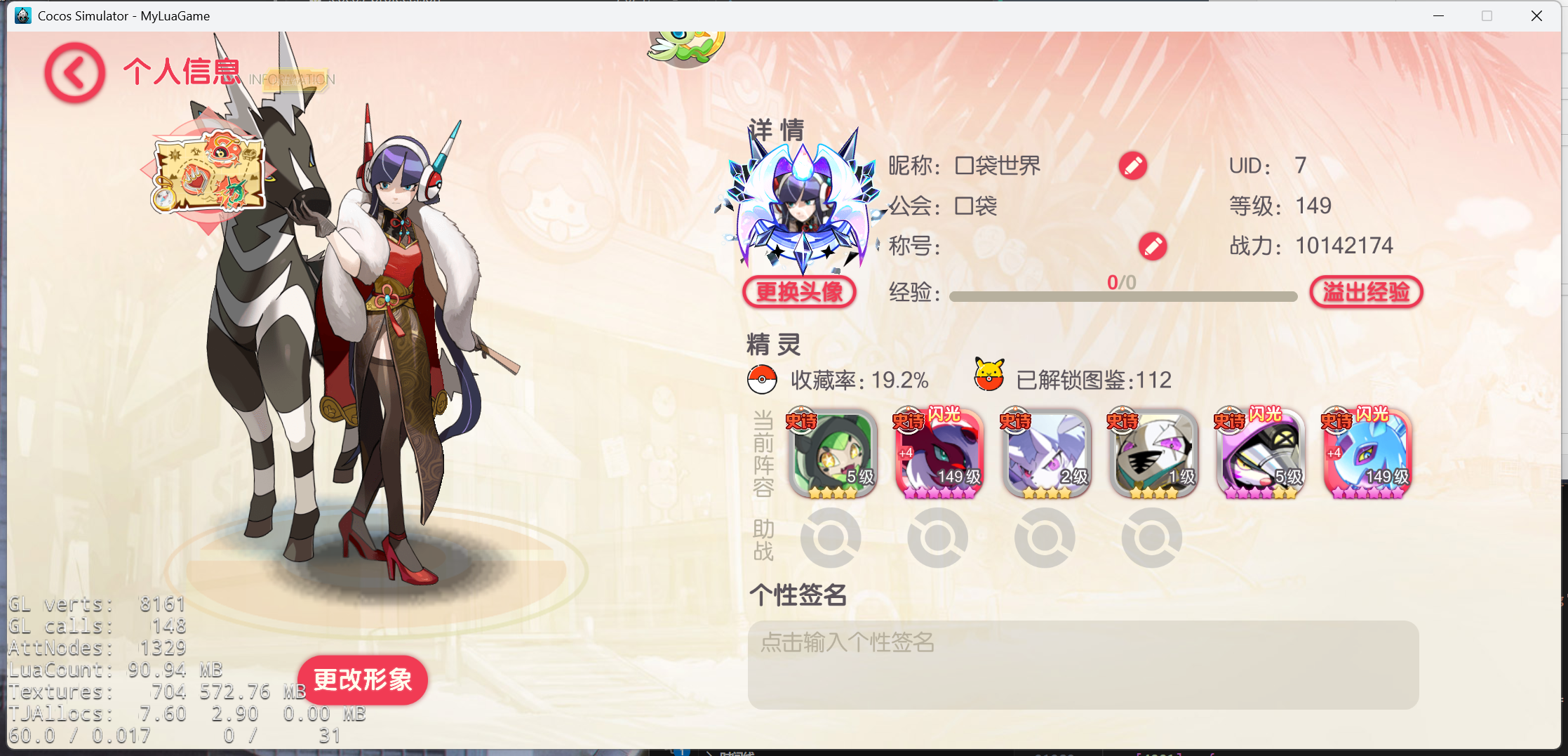Viewport: 1568px width, 756px height.
Task: Click the Pokéball collection rate icon
Action: (762, 380)
